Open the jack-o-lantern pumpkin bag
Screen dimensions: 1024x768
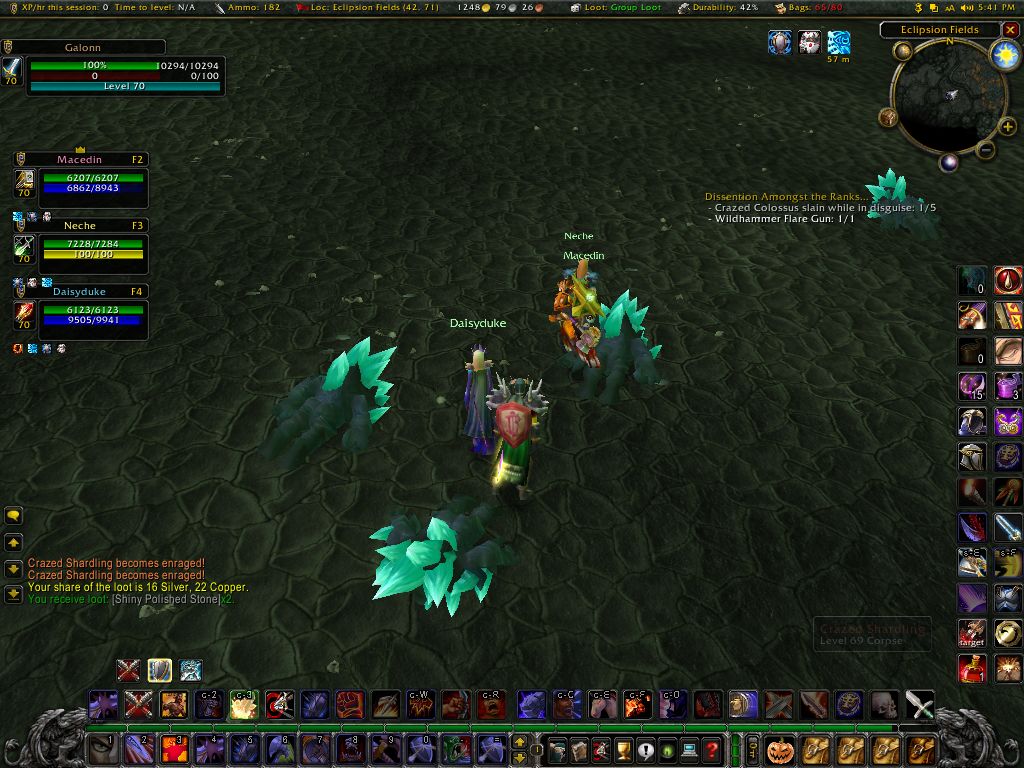coord(779,749)
